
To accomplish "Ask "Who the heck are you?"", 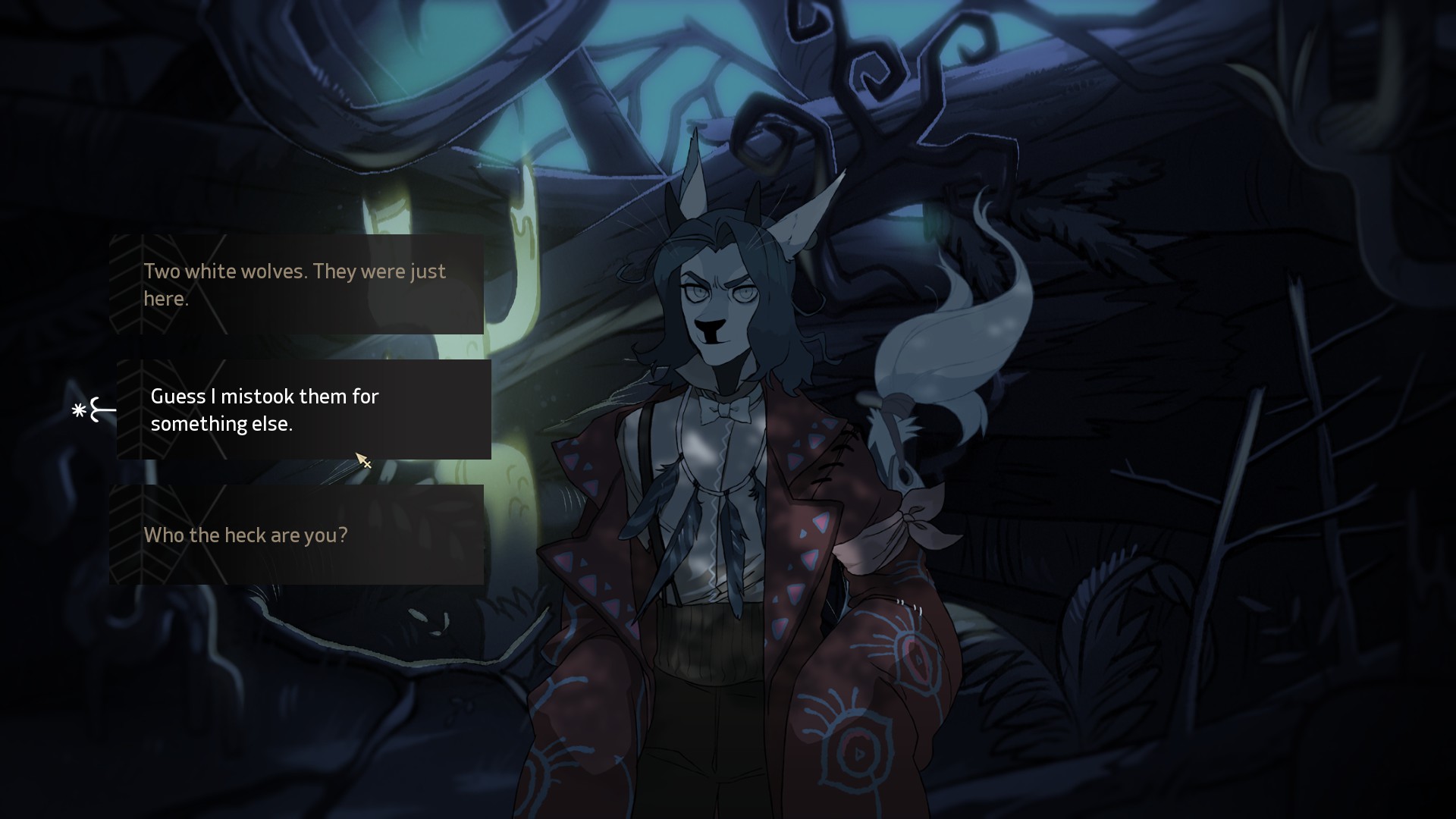I will [x=296, y=535].
